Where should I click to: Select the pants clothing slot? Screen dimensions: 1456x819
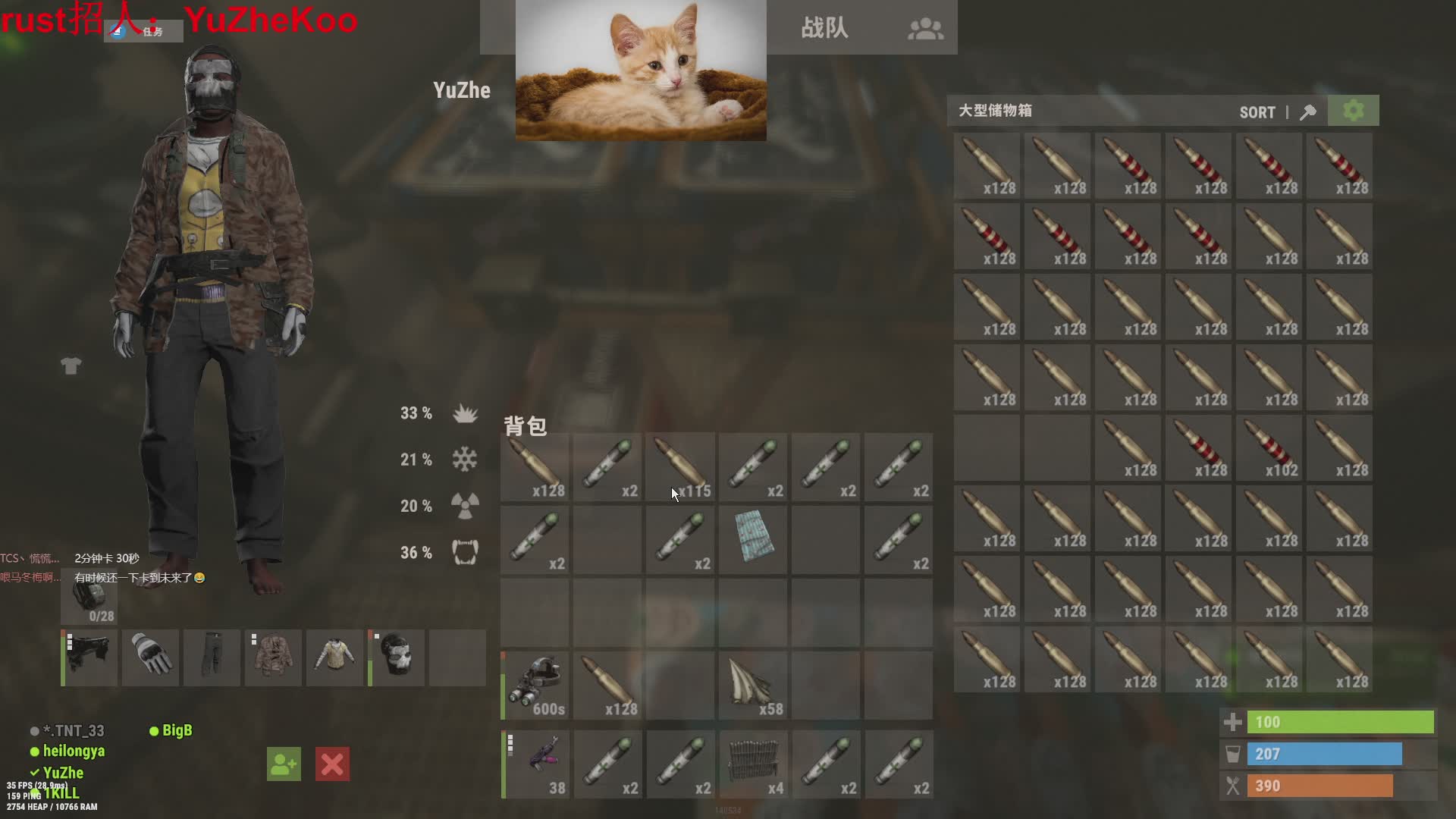(212, 657)
